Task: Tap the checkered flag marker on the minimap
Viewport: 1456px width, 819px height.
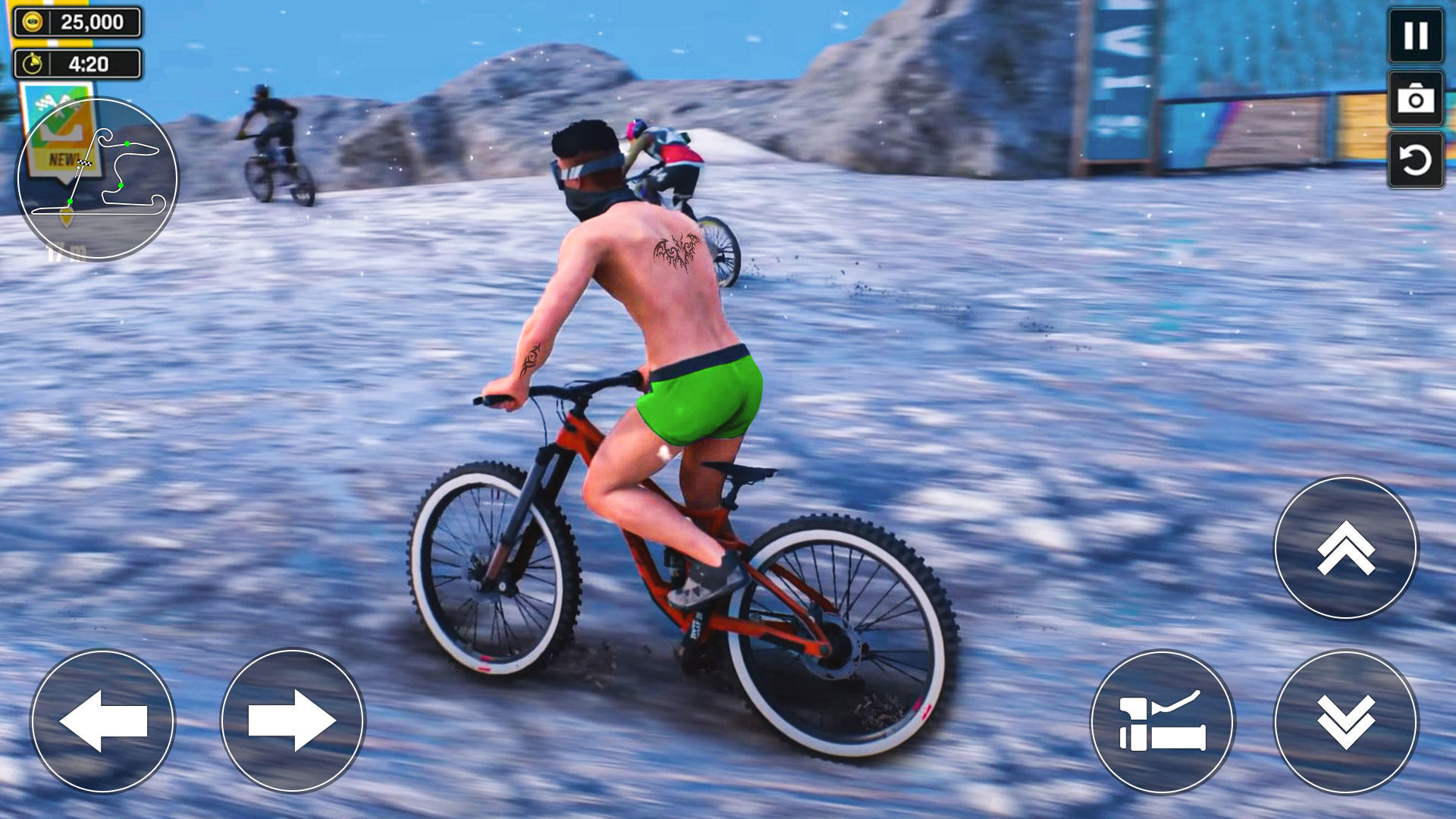Action: coord(85,164)
